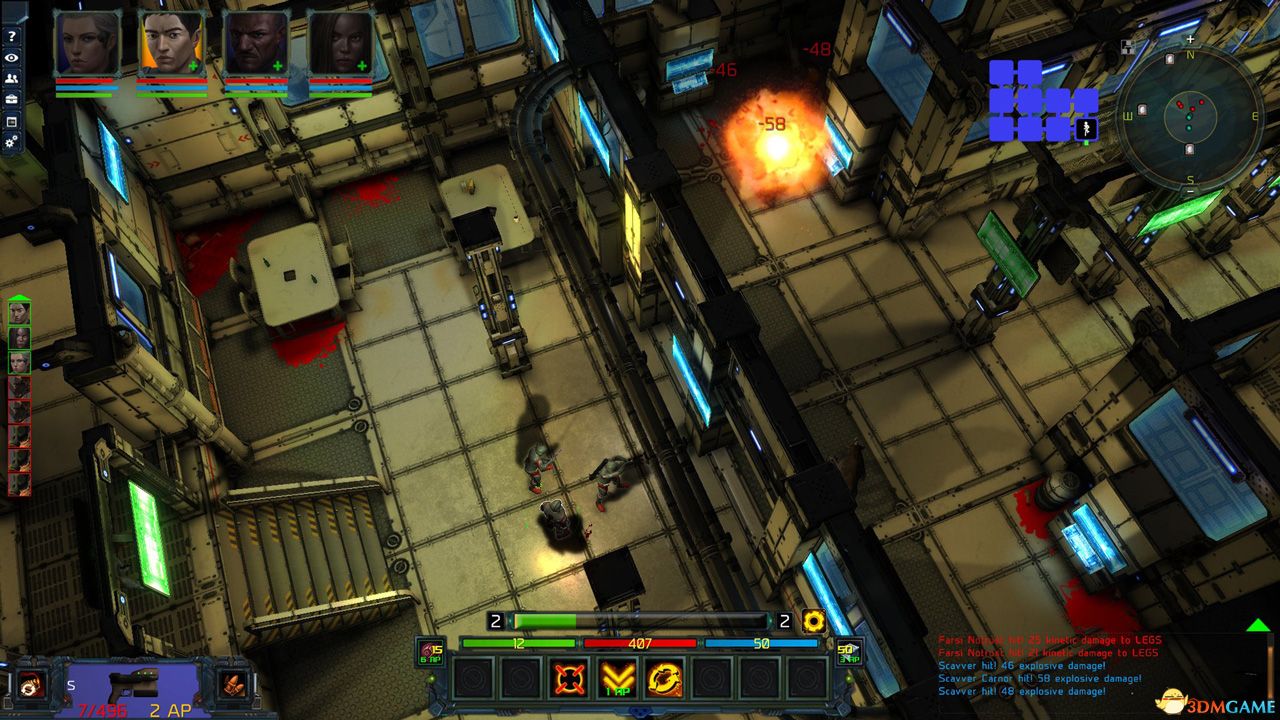The image size is (1280, 720).
Task: Open the squad roster icon
Action: [11, 79]
